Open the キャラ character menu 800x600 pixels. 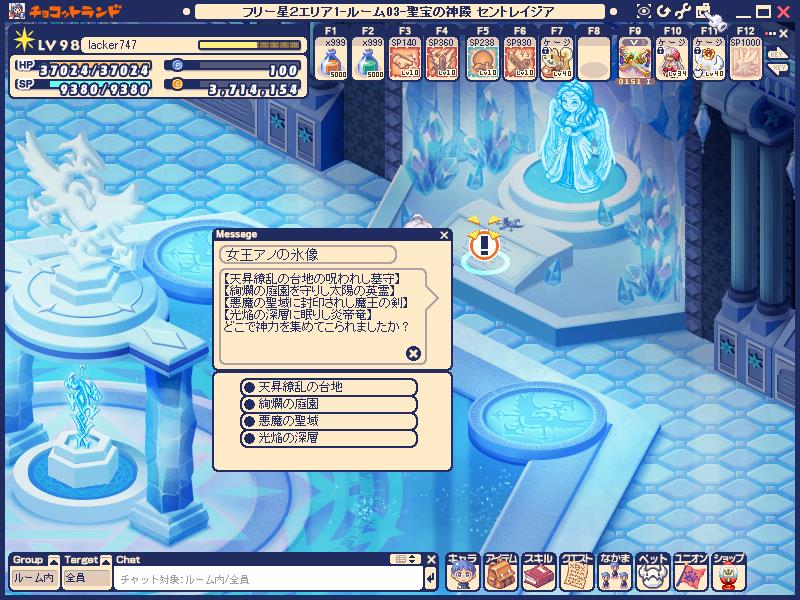click(462, 575)
